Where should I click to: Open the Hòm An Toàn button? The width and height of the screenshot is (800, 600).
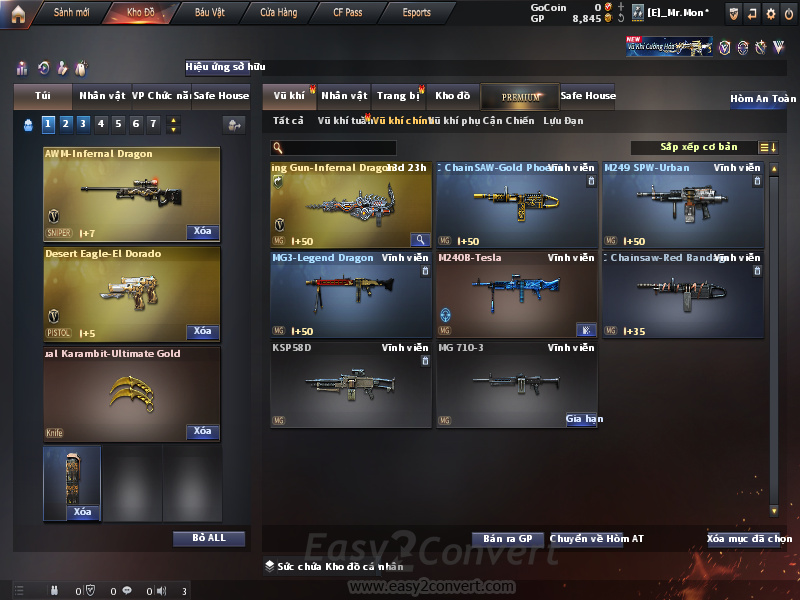click(763, 99)
